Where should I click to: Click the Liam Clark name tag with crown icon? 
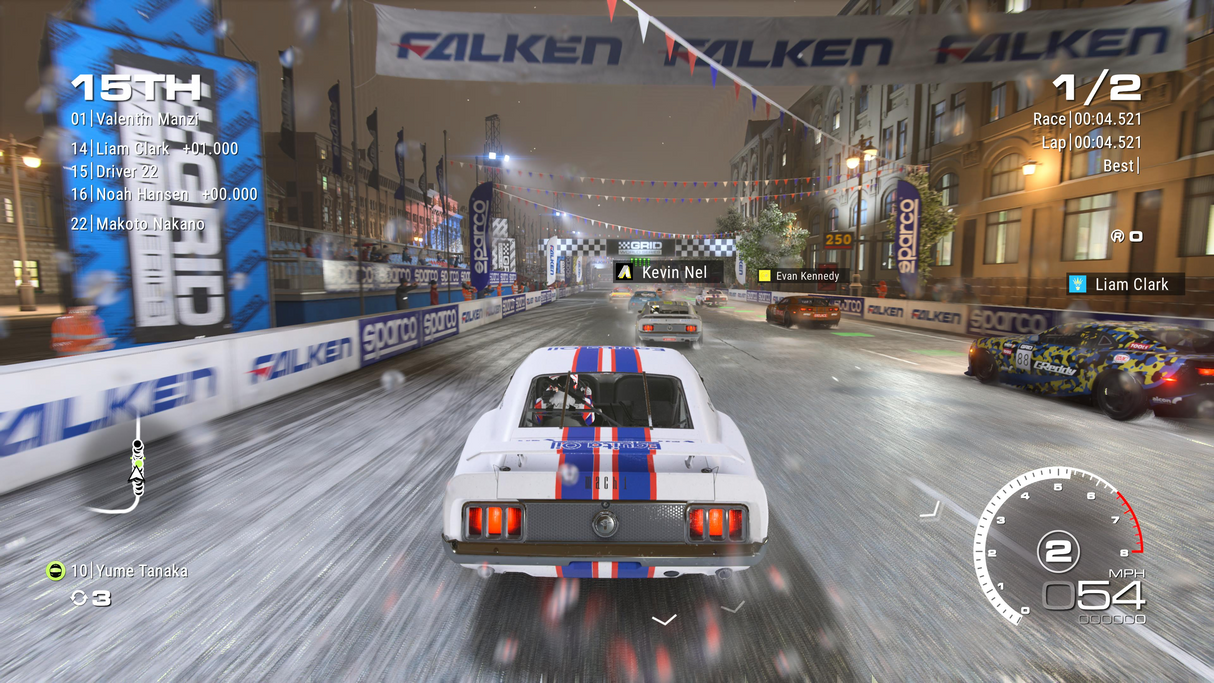coord(1125,285)
